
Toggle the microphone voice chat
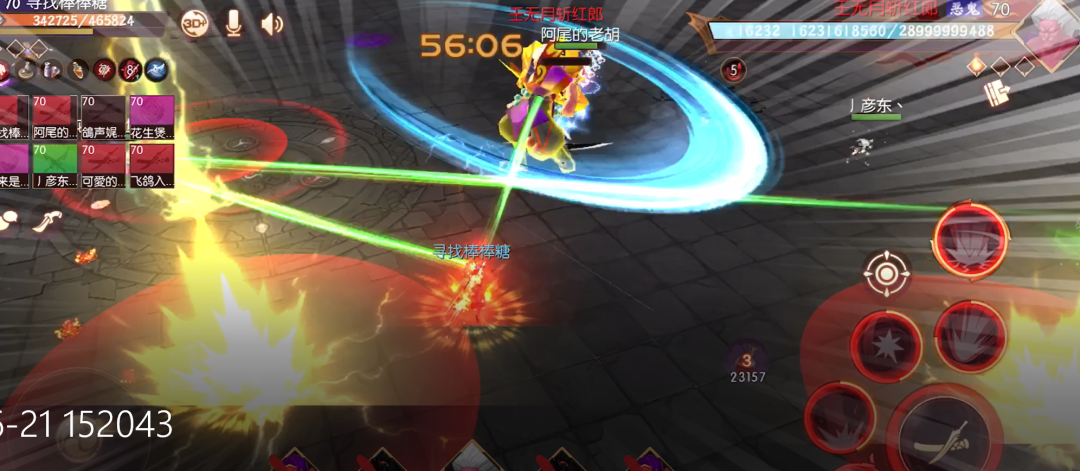pyautogui.click(x=233, y=23)
